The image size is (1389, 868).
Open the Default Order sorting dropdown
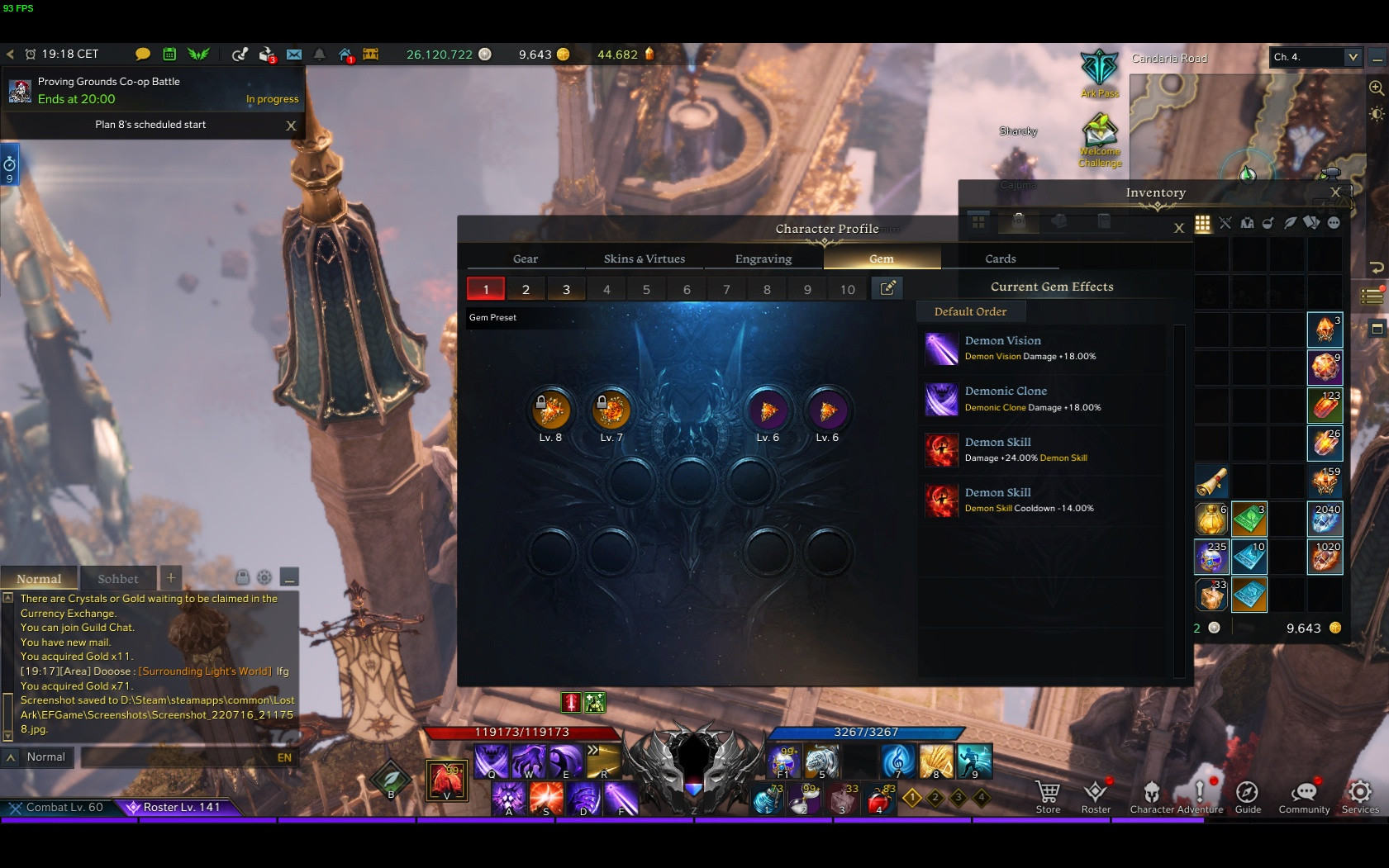[x=970, y=311]
